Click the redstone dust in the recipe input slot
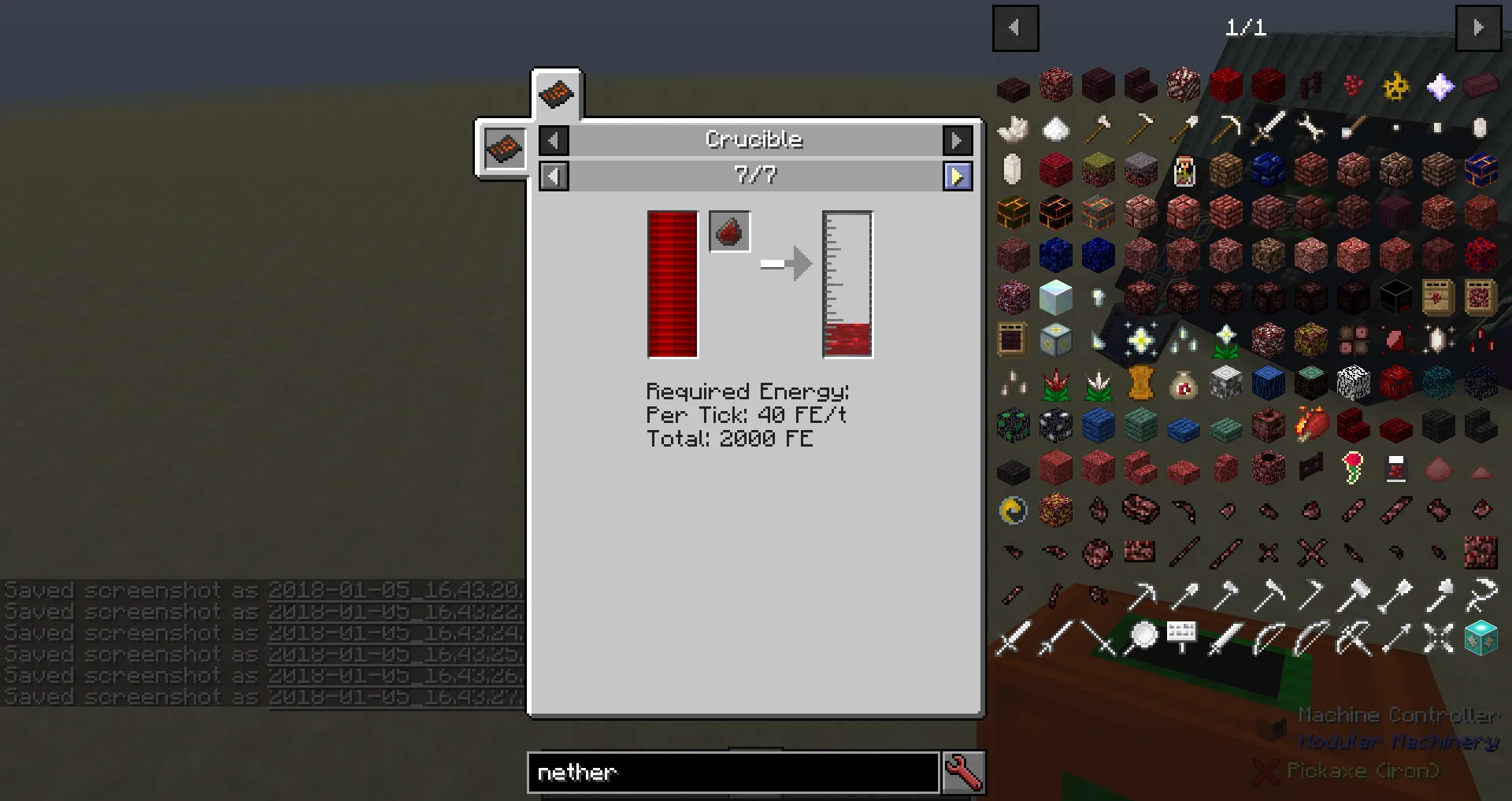The height and width of the screenshot is (801, 1512). pos(728,231)
